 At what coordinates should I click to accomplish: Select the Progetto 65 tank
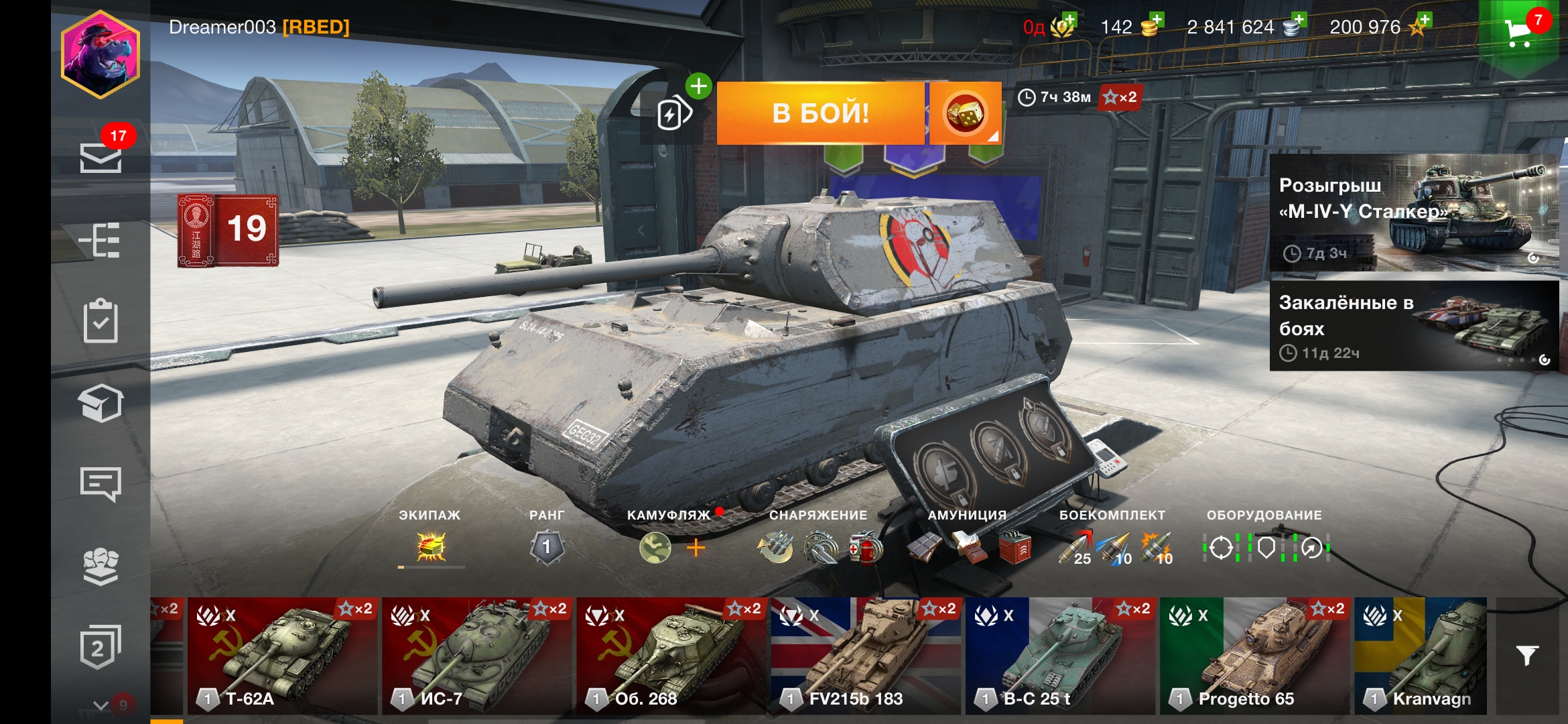1254,656
